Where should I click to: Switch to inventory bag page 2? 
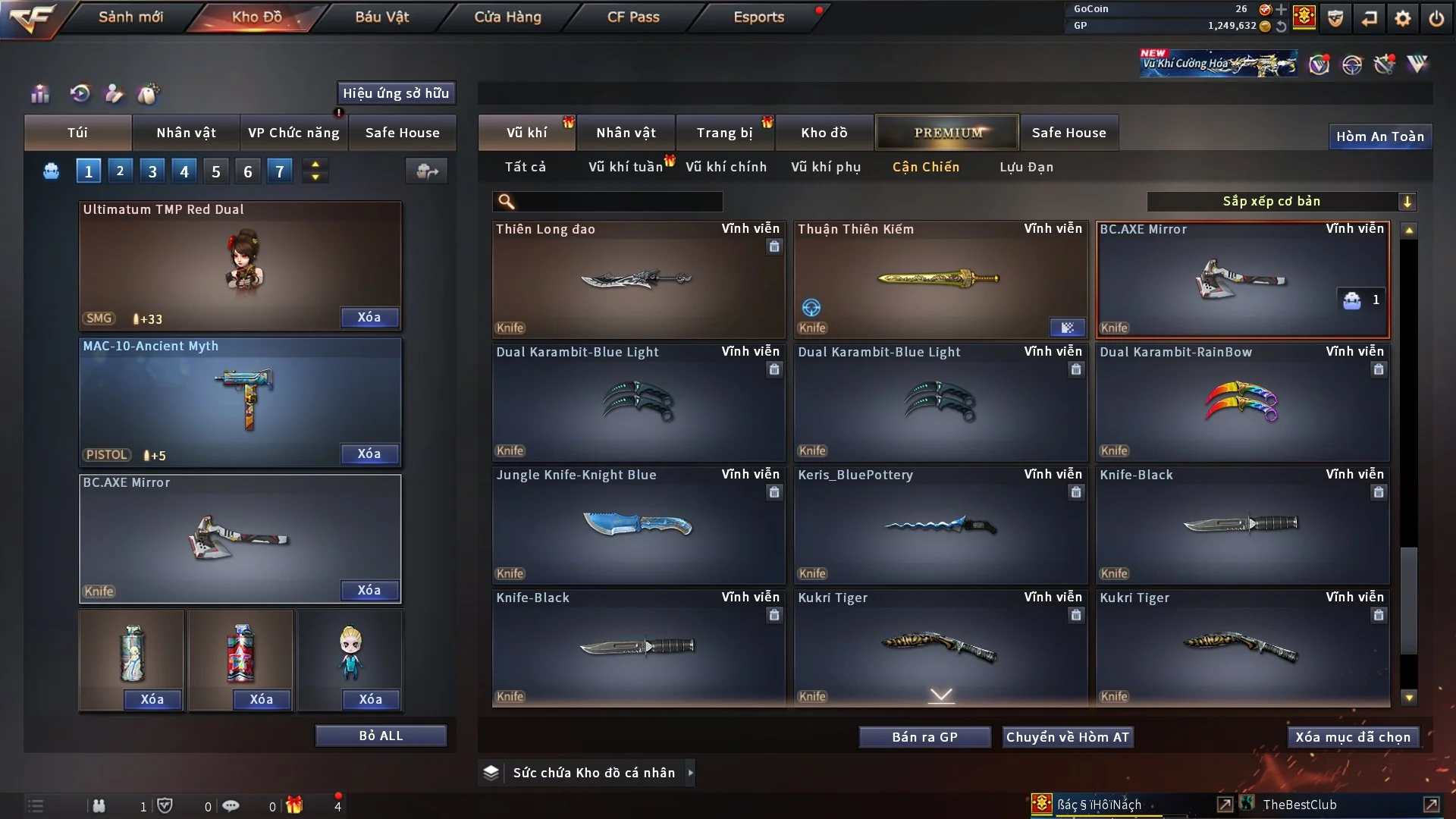[x=120, y=171]
